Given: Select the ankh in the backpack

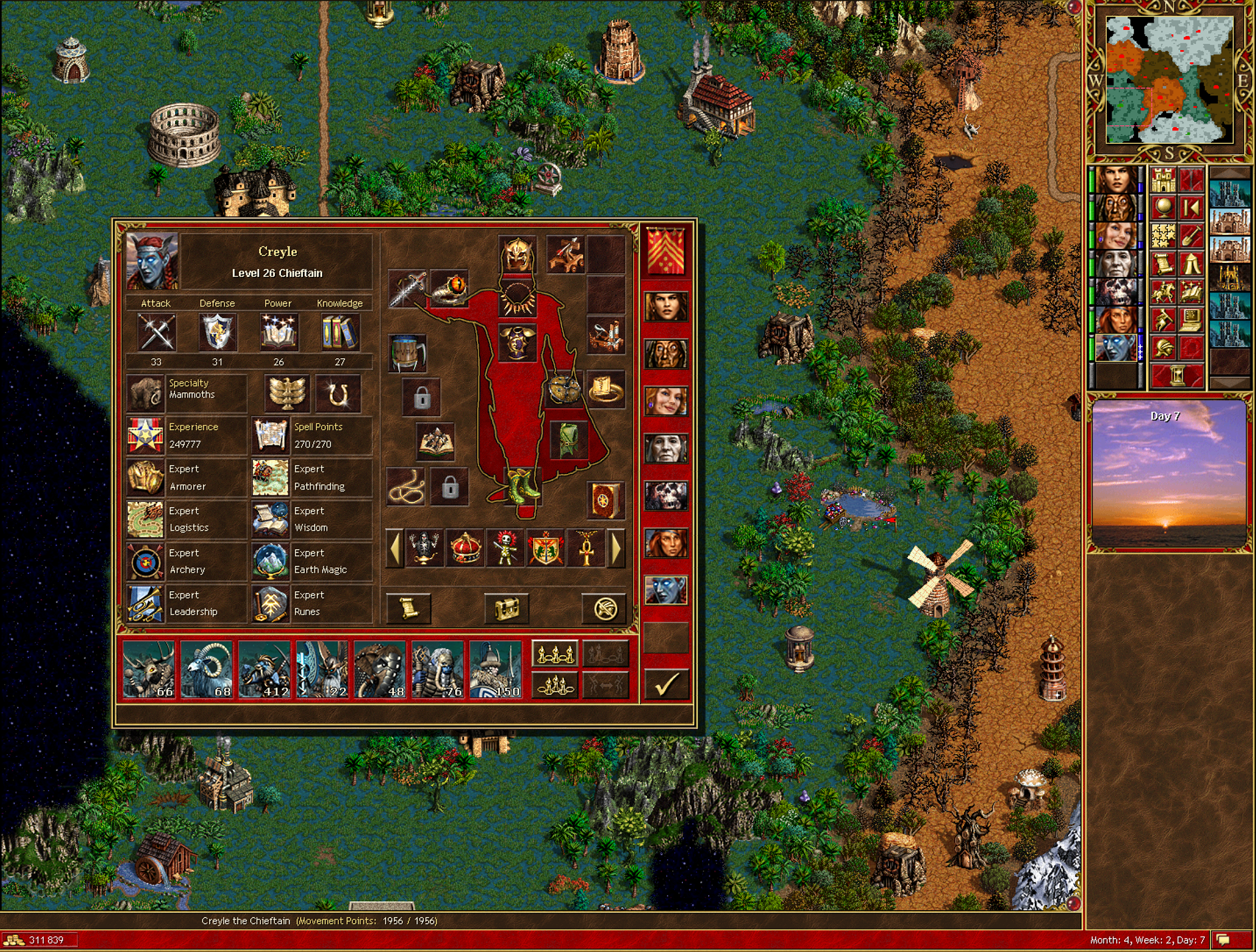Looking at the screenshot, I should click(x=586, y=549).
